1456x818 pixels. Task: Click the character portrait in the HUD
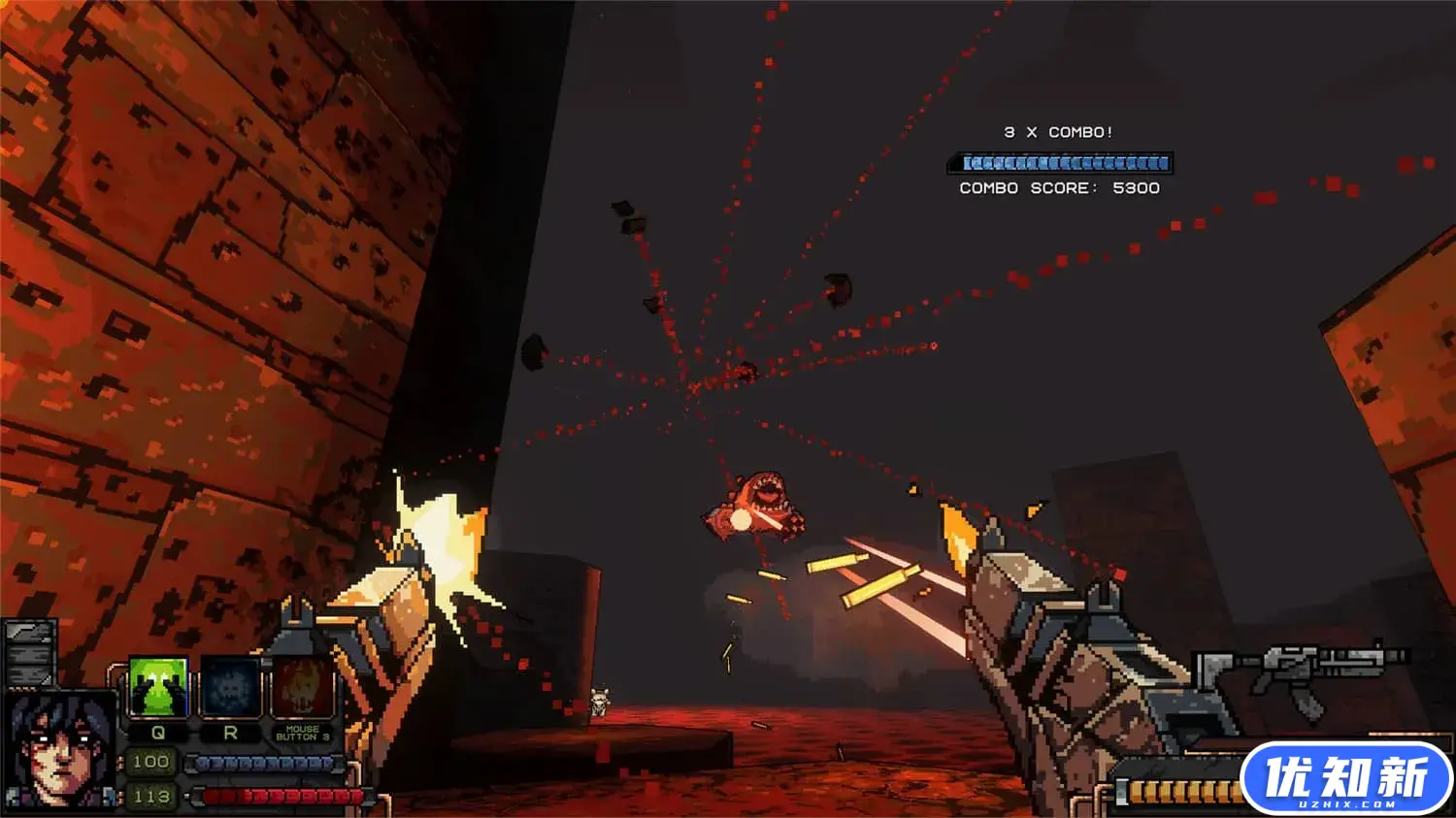coord(57,749)
